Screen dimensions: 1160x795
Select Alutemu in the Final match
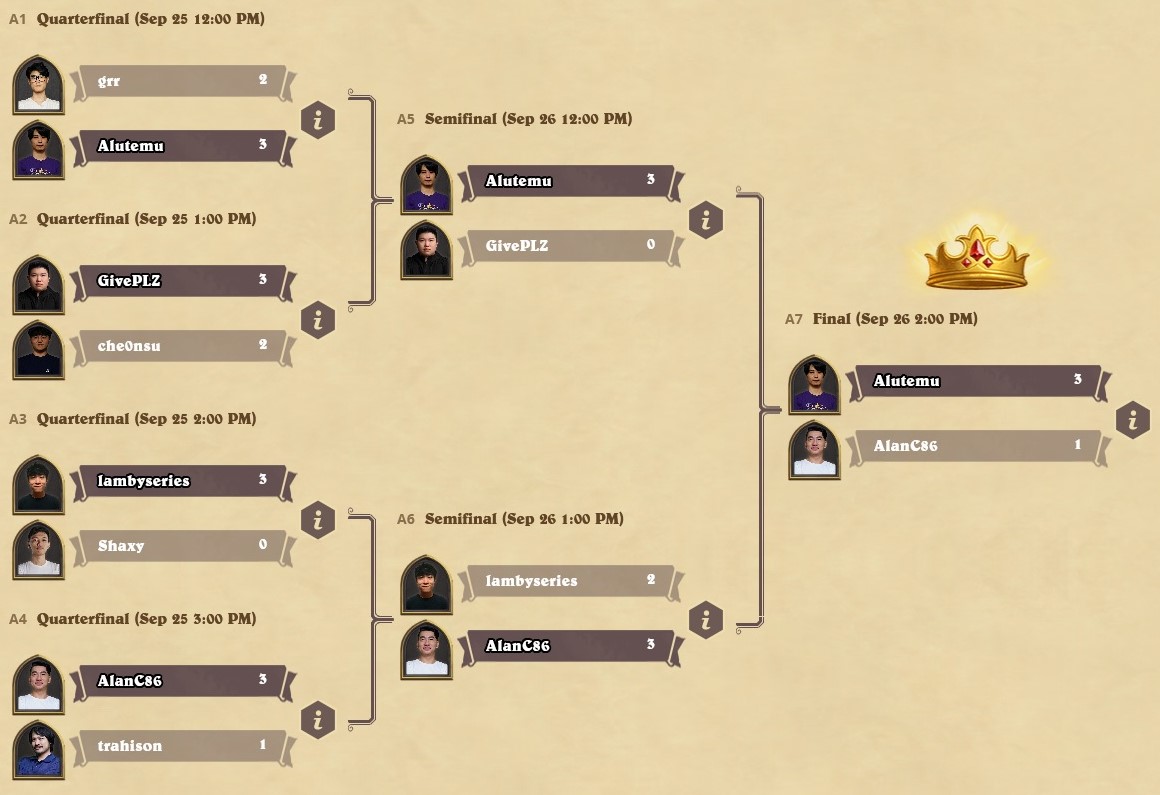tap(975, 381)
